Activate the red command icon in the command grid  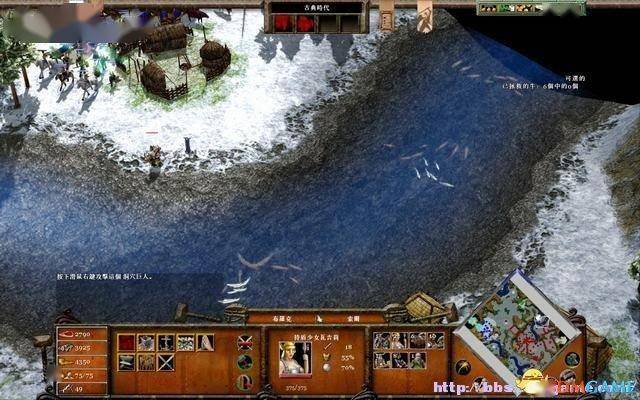click(x=127, y=343)
